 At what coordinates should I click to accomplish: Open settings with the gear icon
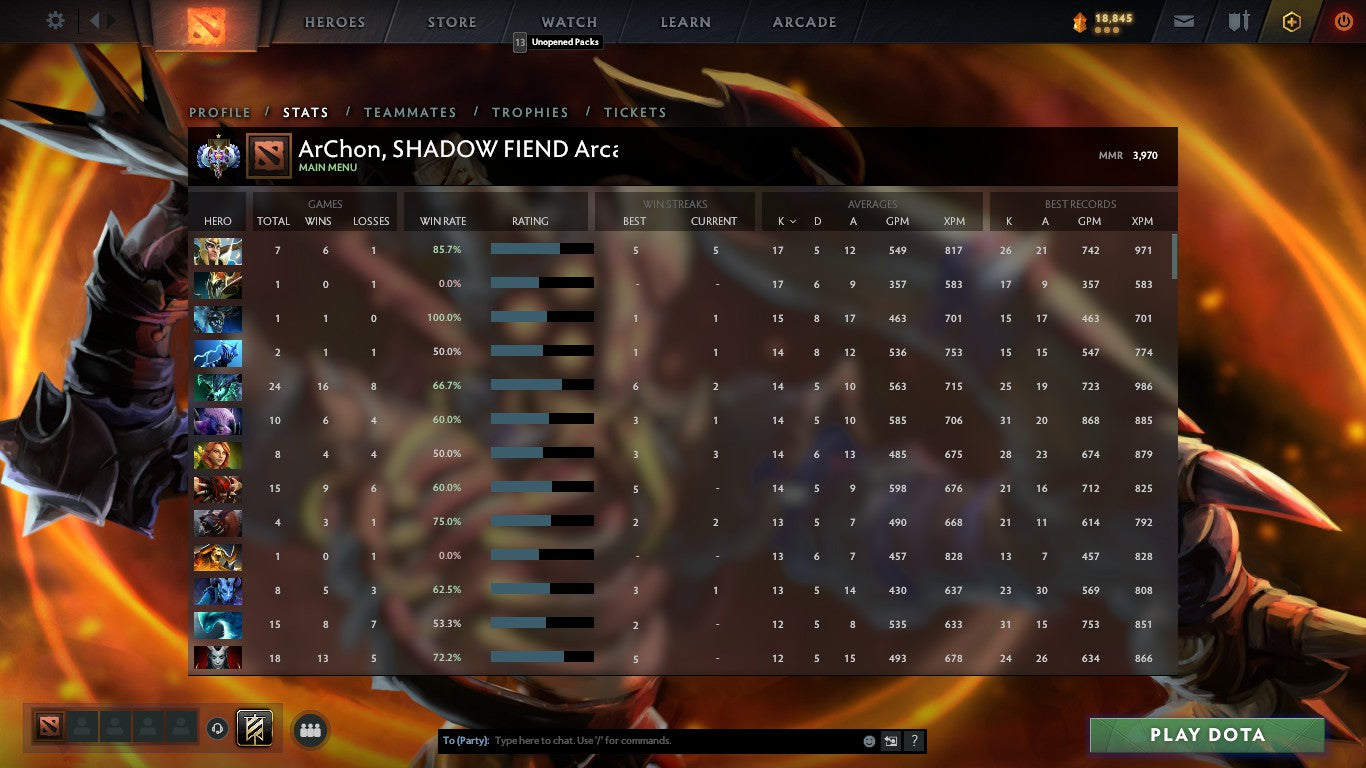coord(55,20)
